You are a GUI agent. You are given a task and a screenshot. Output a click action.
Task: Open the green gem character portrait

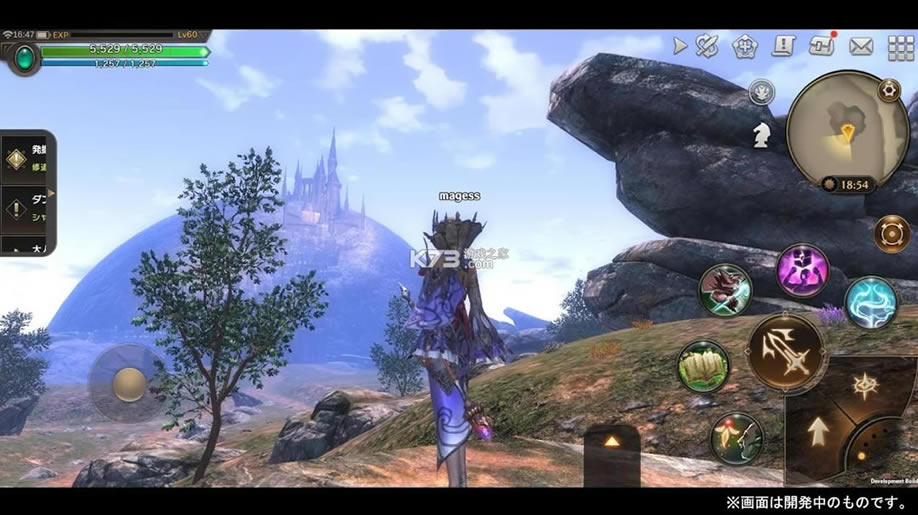[x=22, y=58]
